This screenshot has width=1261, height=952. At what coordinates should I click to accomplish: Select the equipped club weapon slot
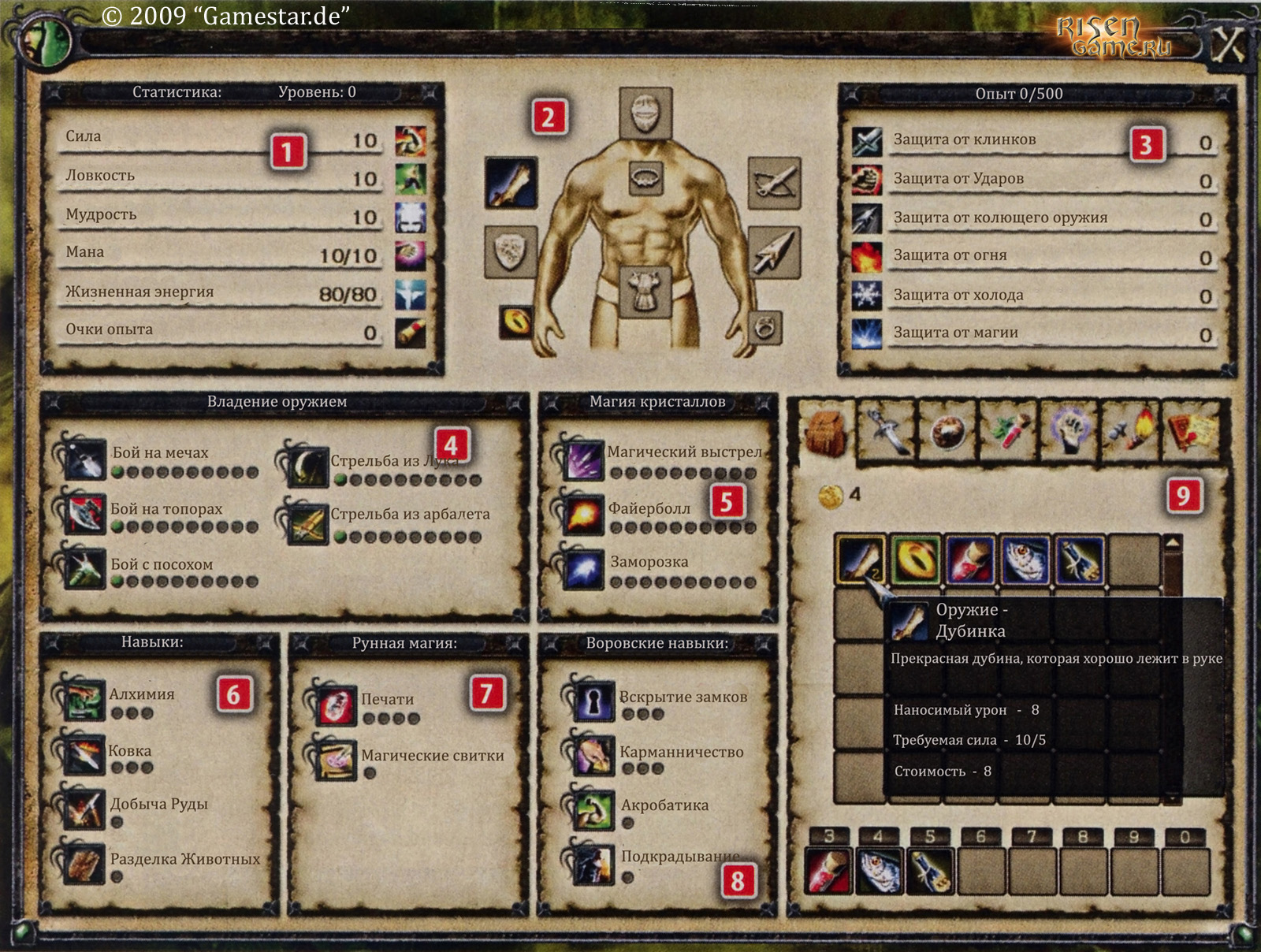tap(511, 183)
